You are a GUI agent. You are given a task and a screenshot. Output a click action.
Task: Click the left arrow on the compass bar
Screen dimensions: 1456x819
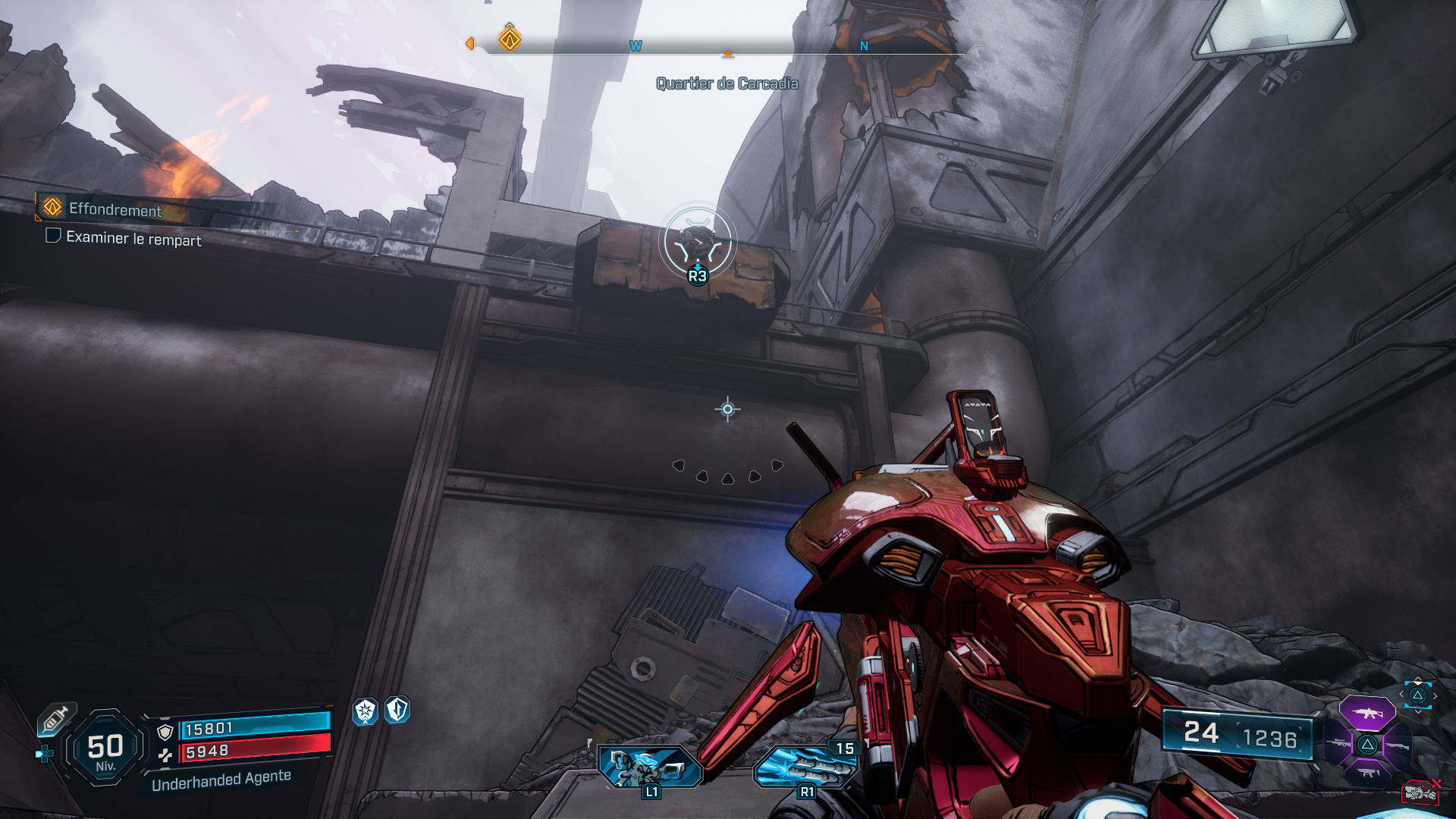pos(472,45)
